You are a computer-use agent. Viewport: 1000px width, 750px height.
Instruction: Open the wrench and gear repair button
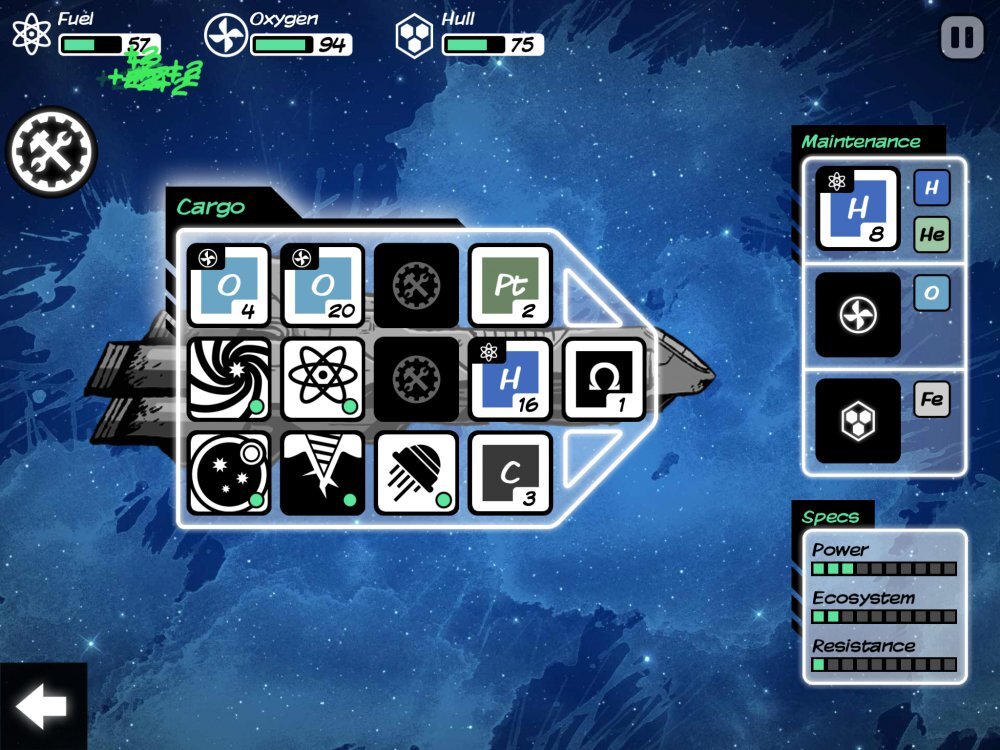[x=52, y=152]
